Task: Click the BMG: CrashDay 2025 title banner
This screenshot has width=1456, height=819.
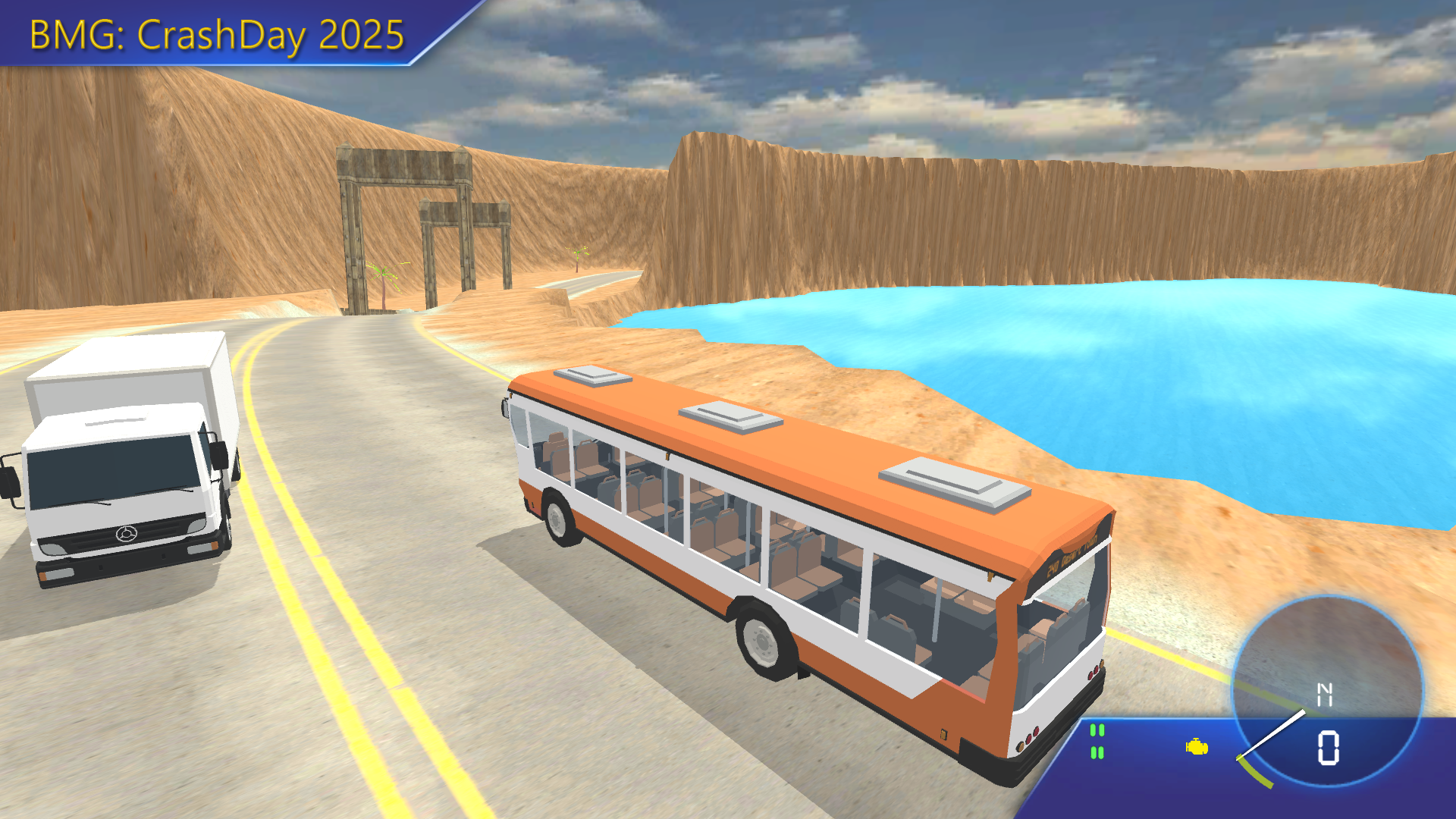Action: 215,34
